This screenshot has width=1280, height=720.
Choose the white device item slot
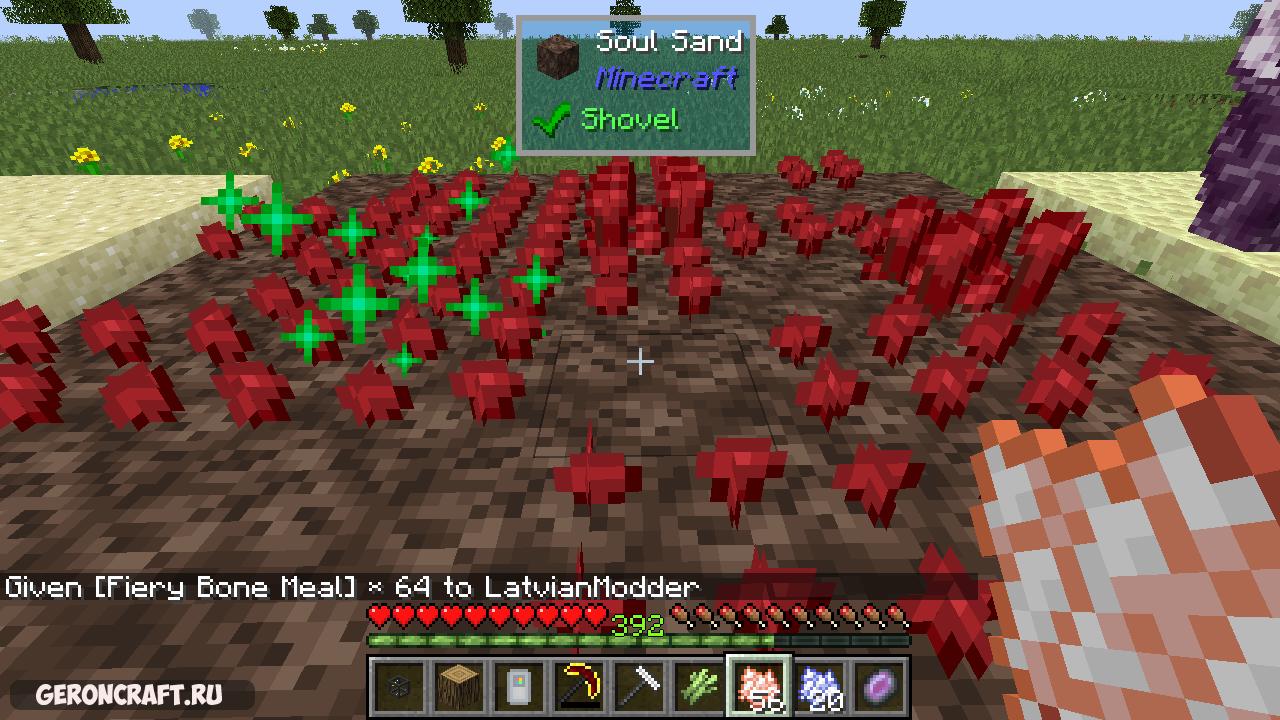tap(517, 687)
